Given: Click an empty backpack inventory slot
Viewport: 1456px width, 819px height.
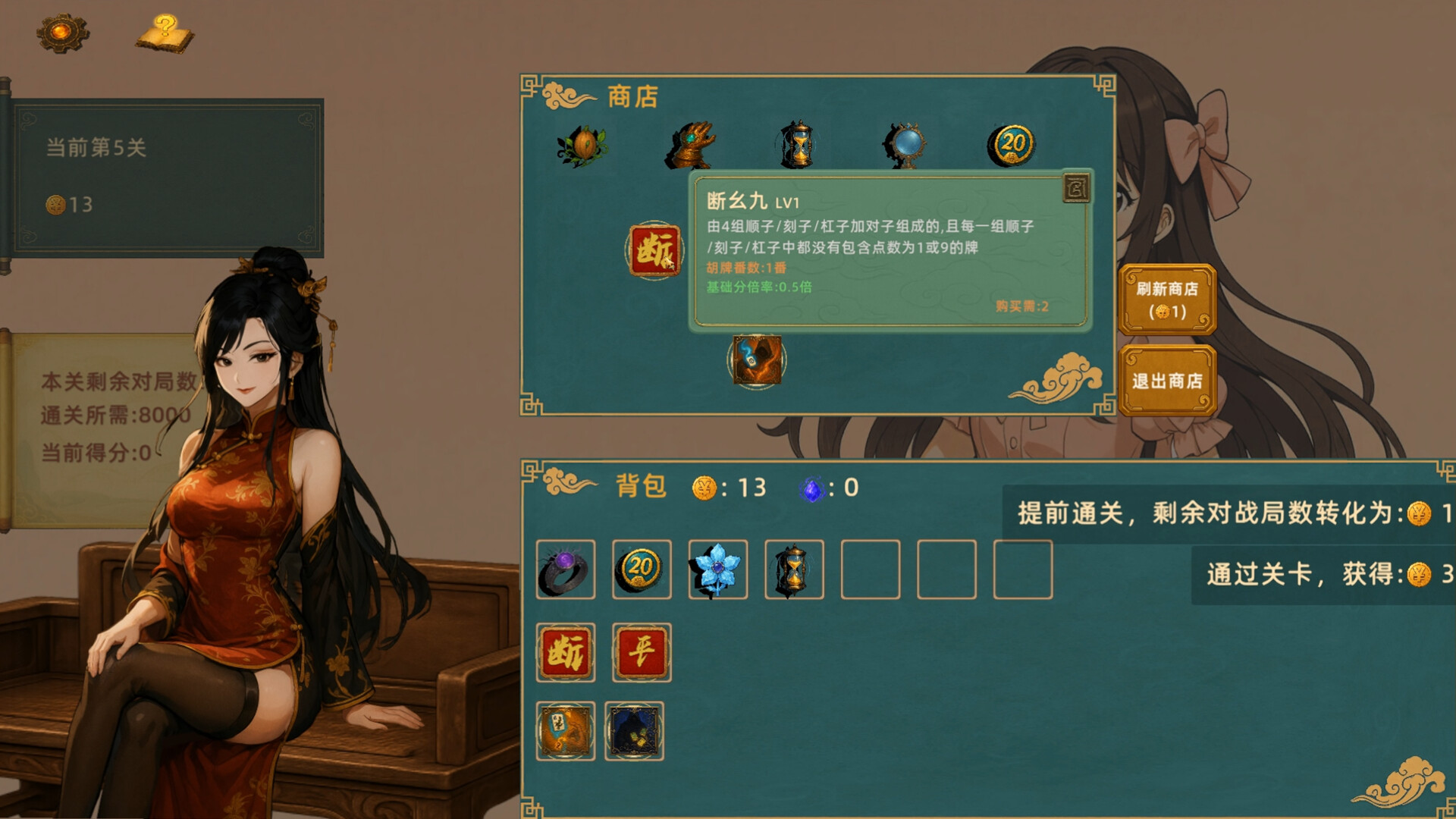Looking at the screenshot, I should [871, 570].
